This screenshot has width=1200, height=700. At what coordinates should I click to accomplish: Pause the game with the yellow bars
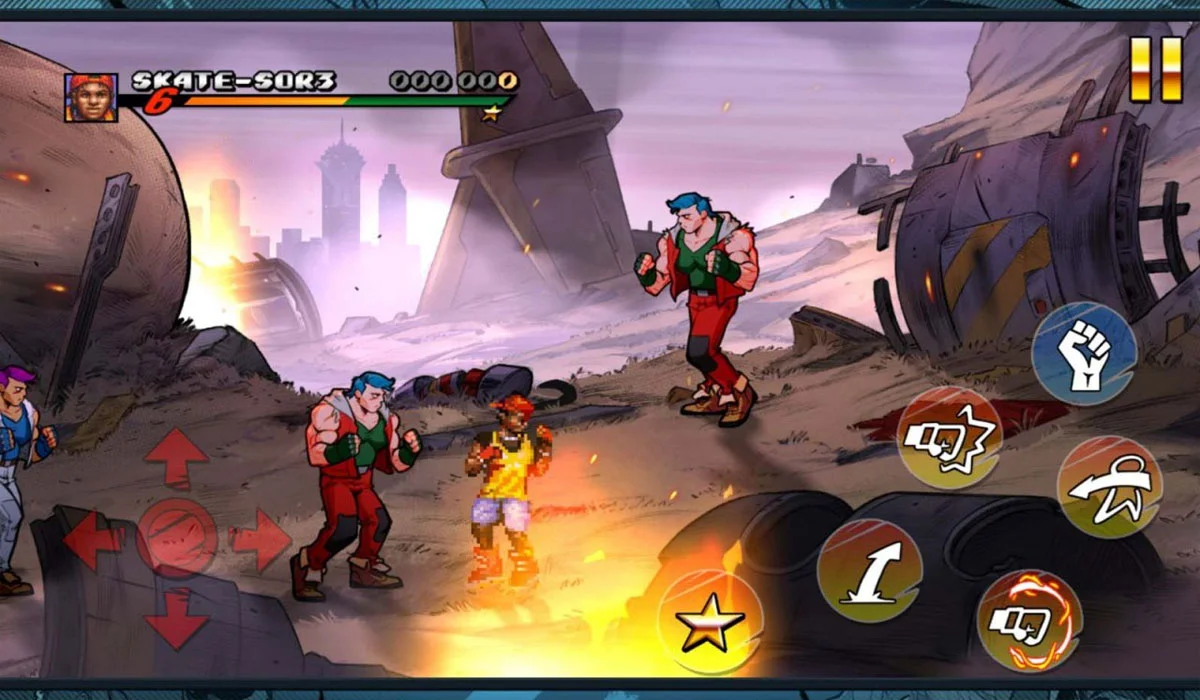[1156, 69]
